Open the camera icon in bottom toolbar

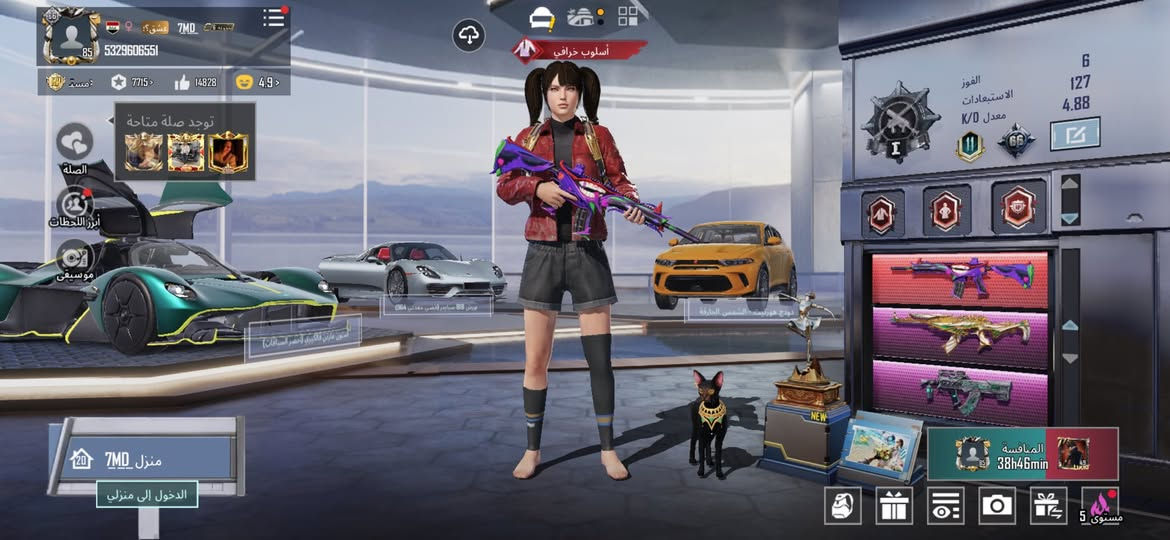pos(997,505)
